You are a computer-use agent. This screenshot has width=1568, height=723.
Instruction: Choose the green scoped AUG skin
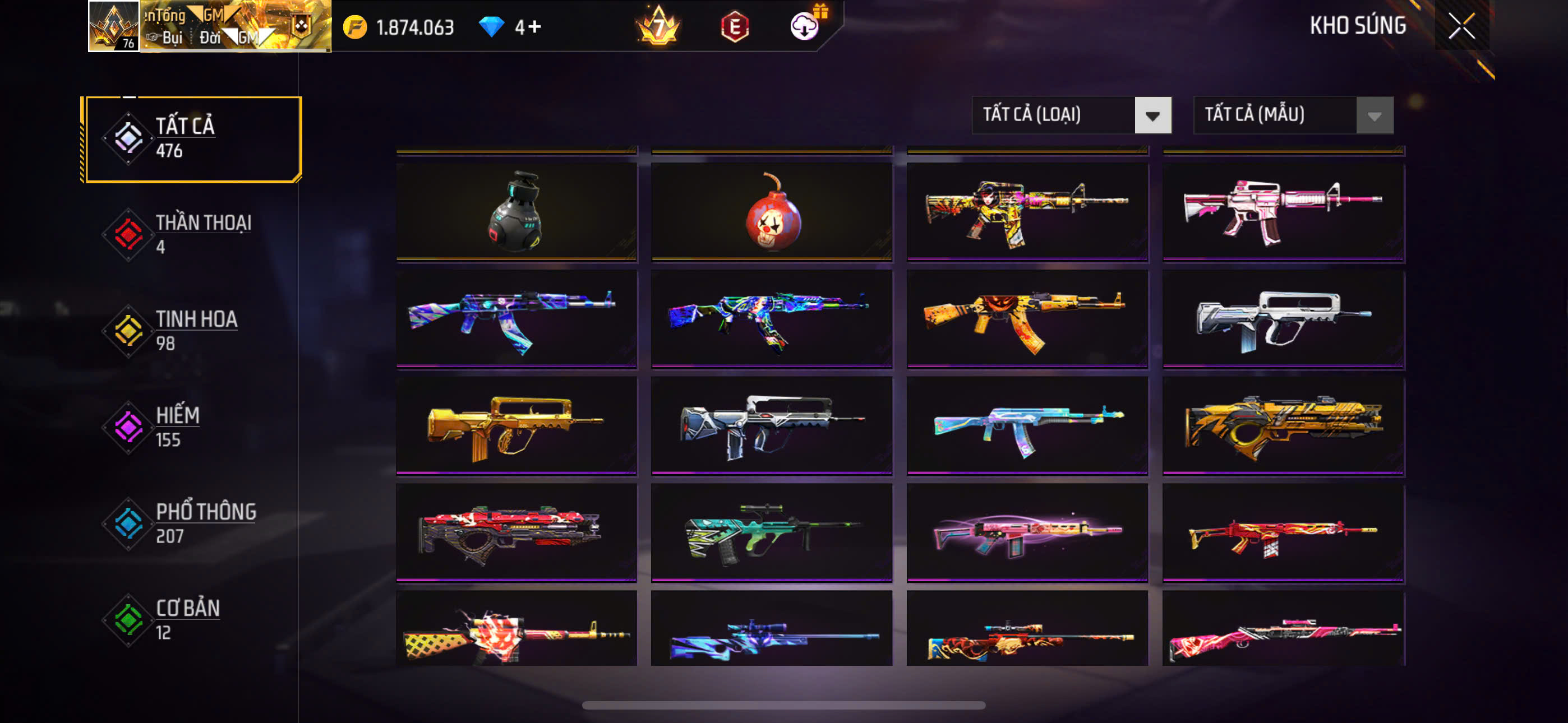pos(771,532)
